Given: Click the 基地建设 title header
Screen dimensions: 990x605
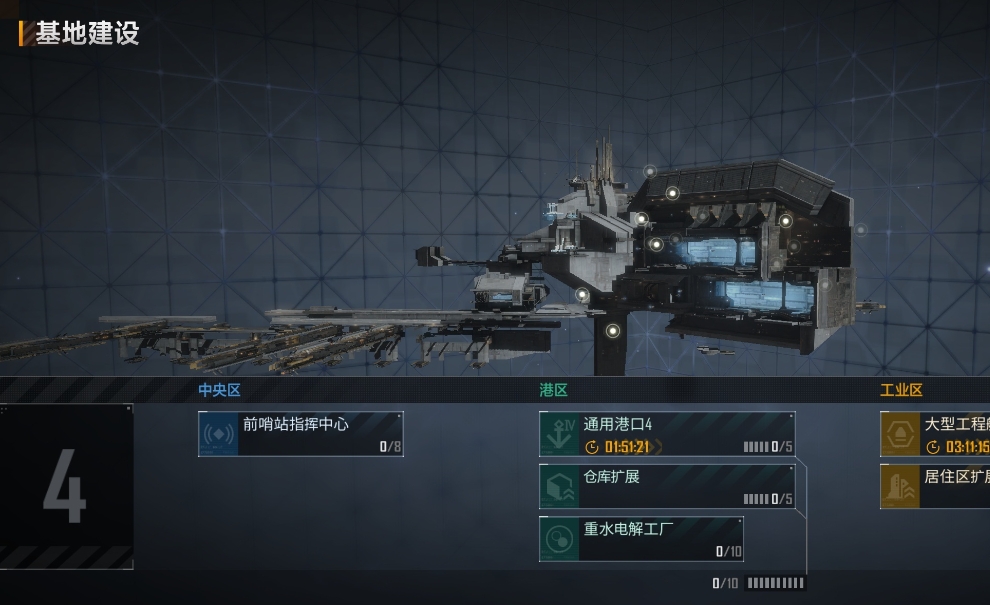Looking at the screenshot, I should coord(87,33).
